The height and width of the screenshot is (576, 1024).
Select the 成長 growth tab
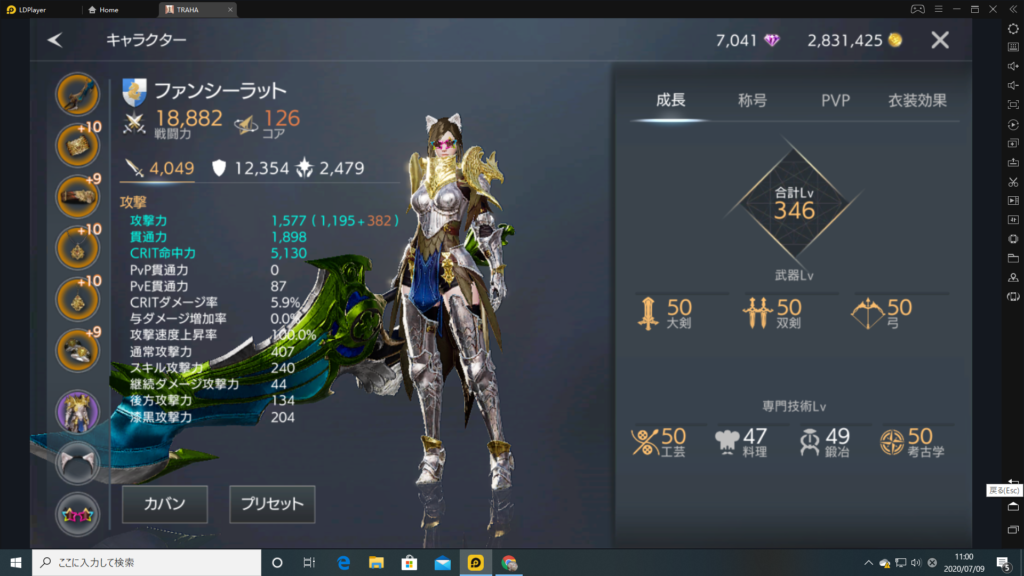click(x=671, y=100)
